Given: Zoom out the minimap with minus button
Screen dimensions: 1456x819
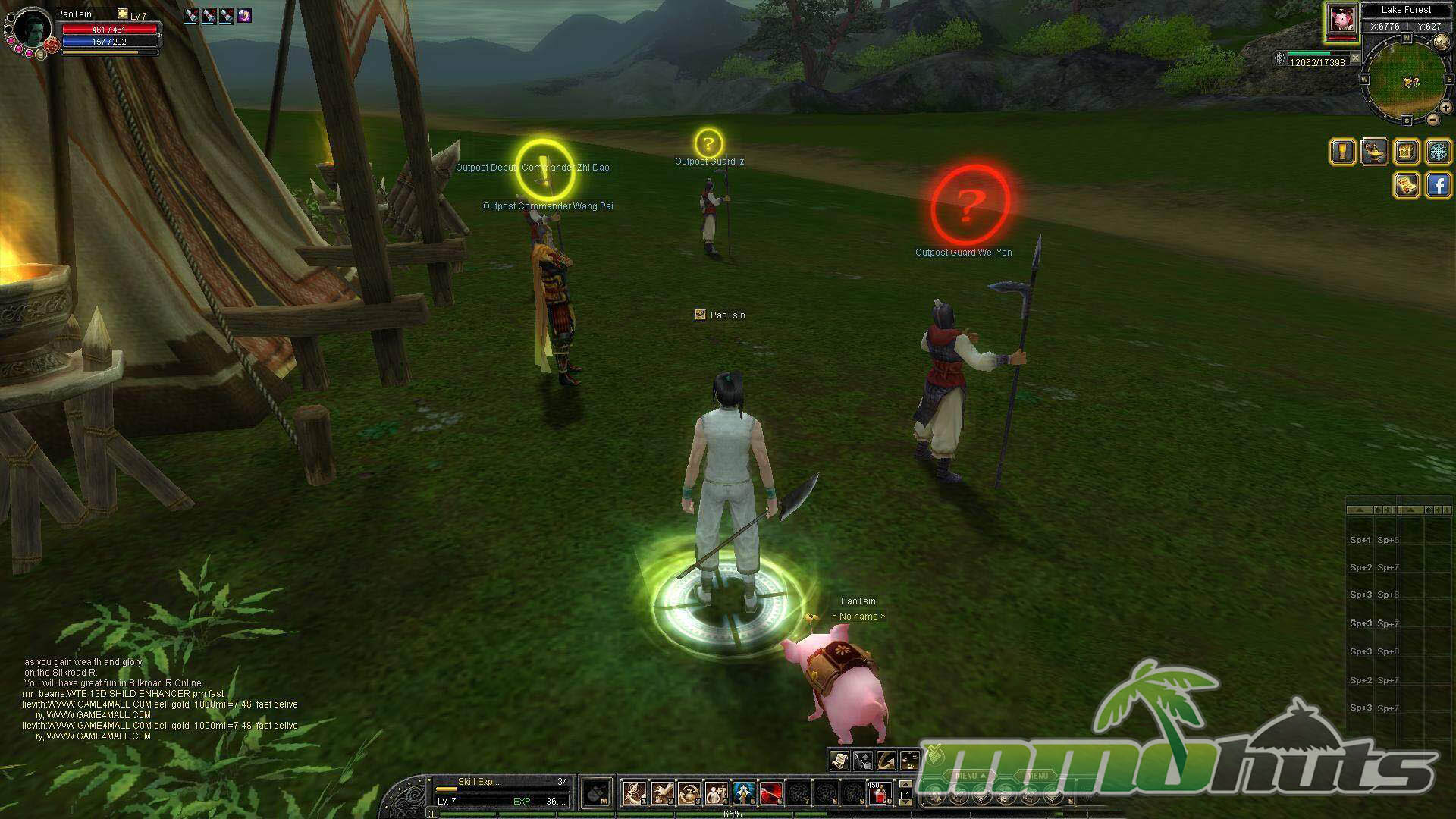Looking at the screenshot, I should click(1432, 119).
